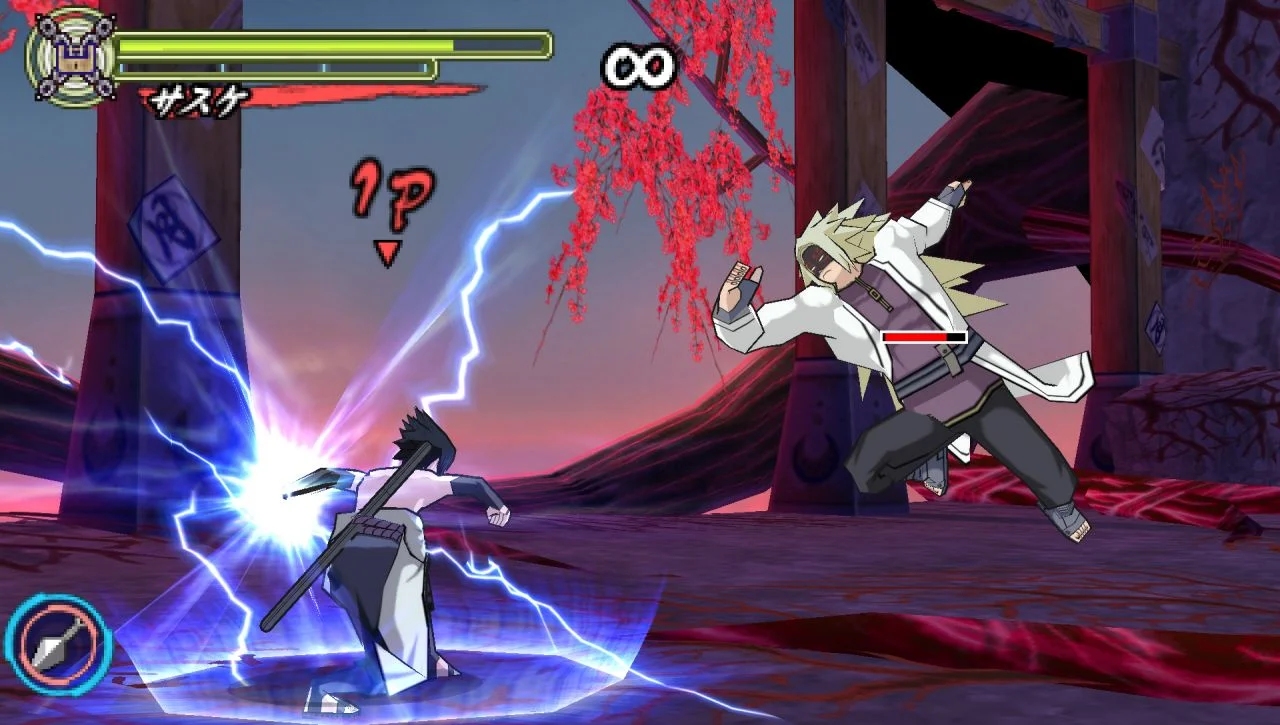The image size is (1280, 725).
Task: Toggle the enemy's red health gauge
Action: (x=917, y=339)
